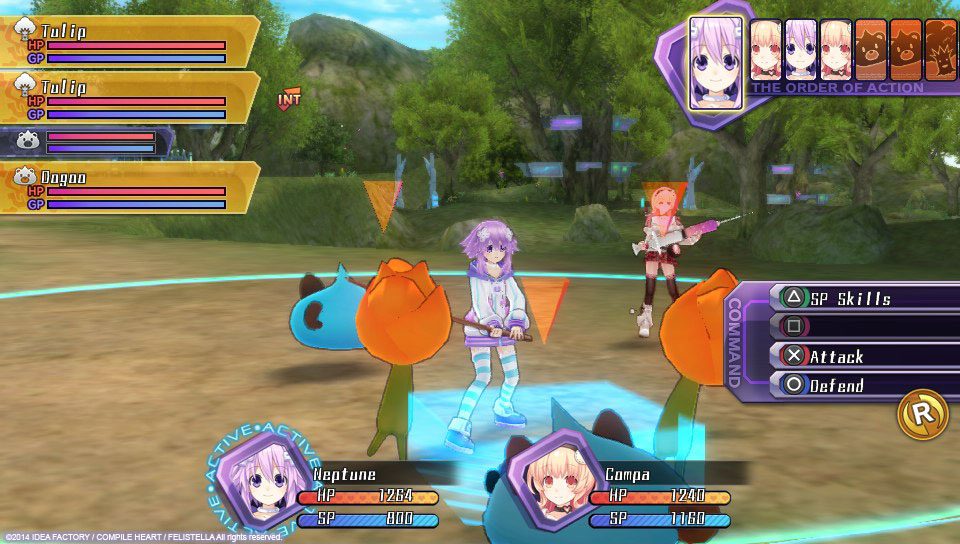Select the large current-turn portrait in action order
The image size is (960, 544).
click(x=716, y=62)
